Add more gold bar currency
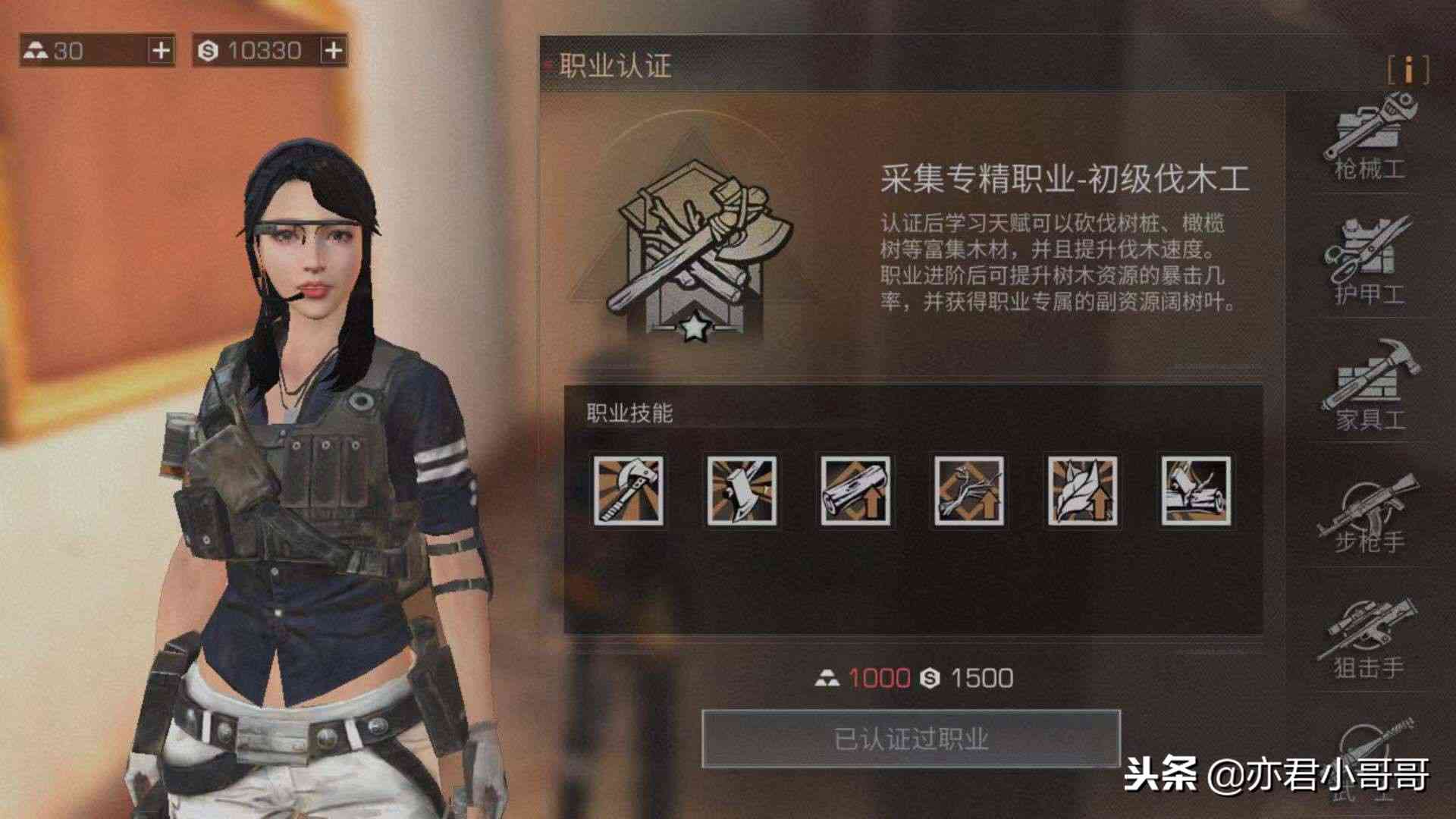 [x=161, y=51]
